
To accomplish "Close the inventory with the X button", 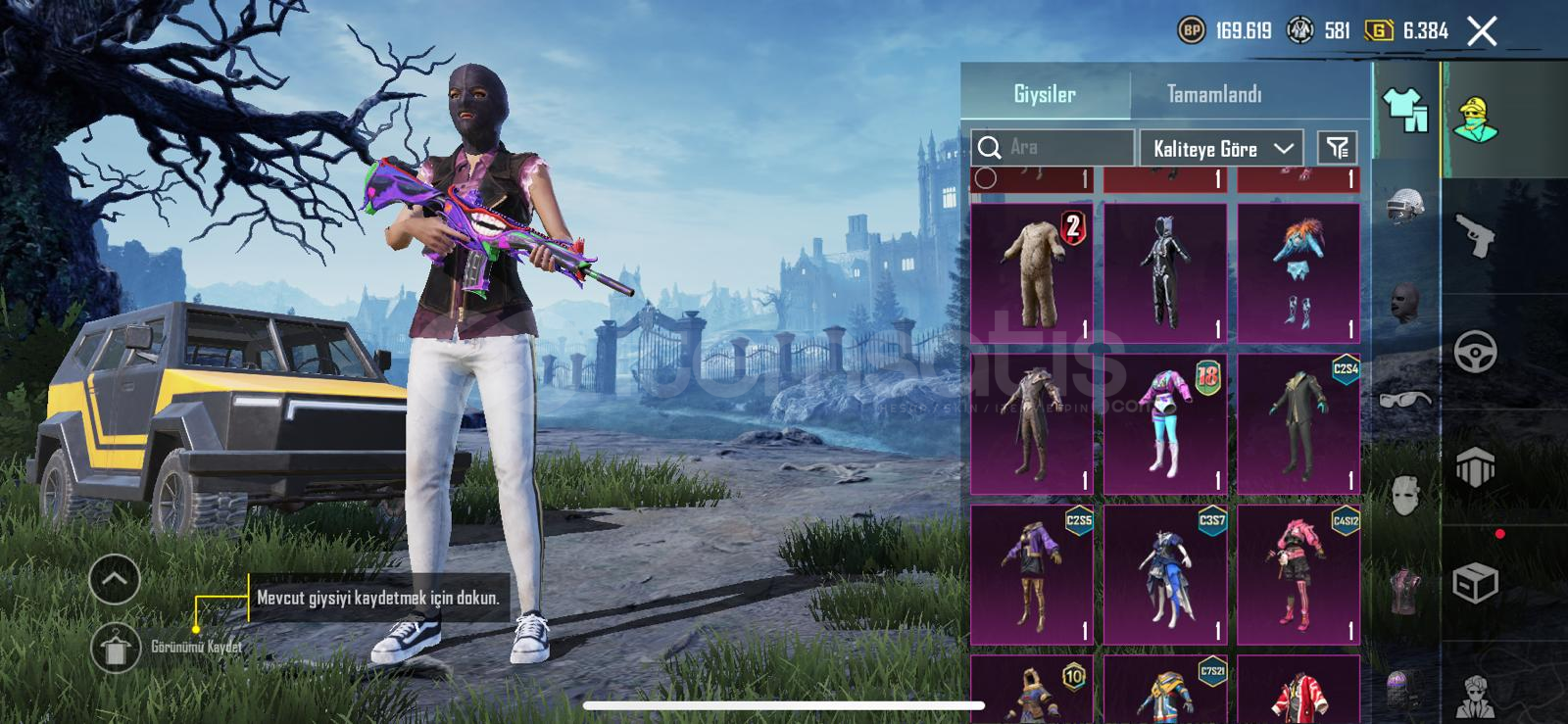I will tap(1482, 31).
